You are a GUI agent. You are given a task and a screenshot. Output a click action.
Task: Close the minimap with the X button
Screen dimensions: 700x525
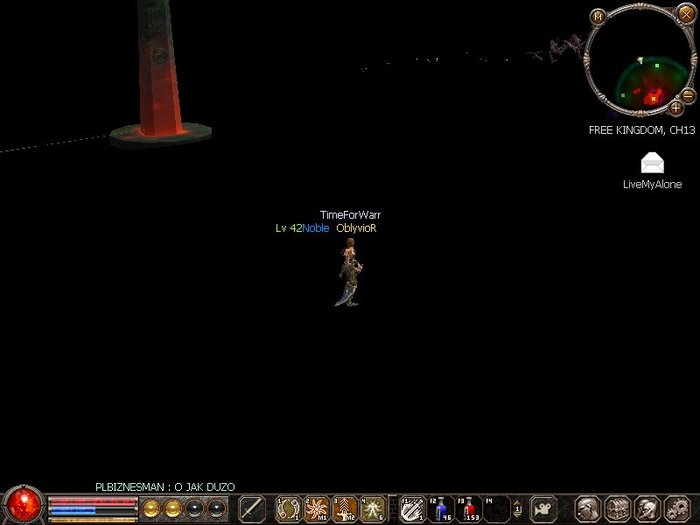pos(686,14)
